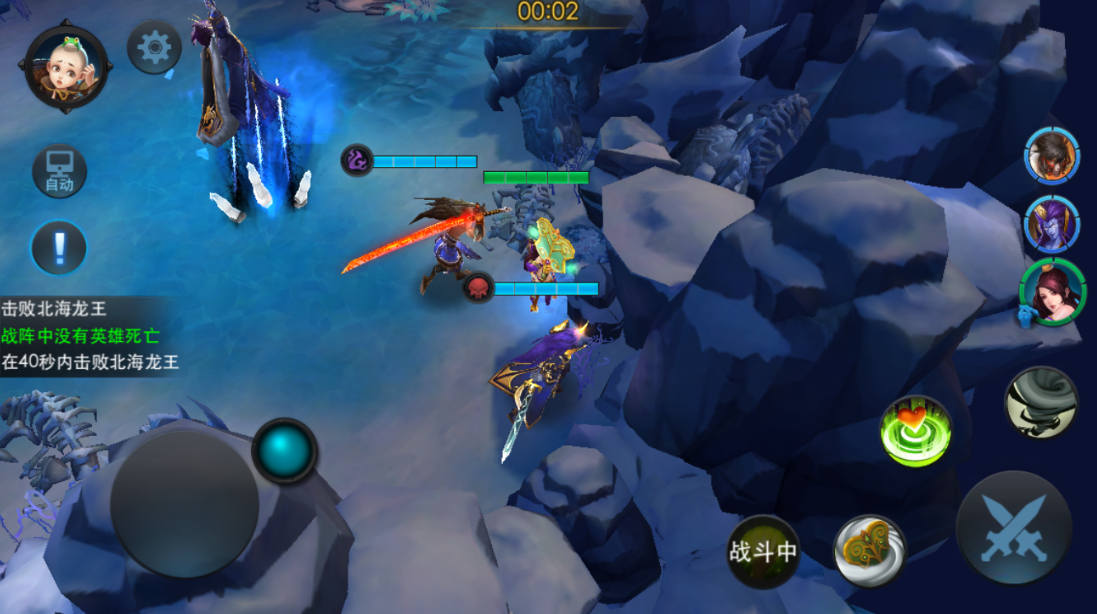Tap the 战斗中 battle status button
The height and width of the screenshot is (614, 1097).
click(763, 551)
